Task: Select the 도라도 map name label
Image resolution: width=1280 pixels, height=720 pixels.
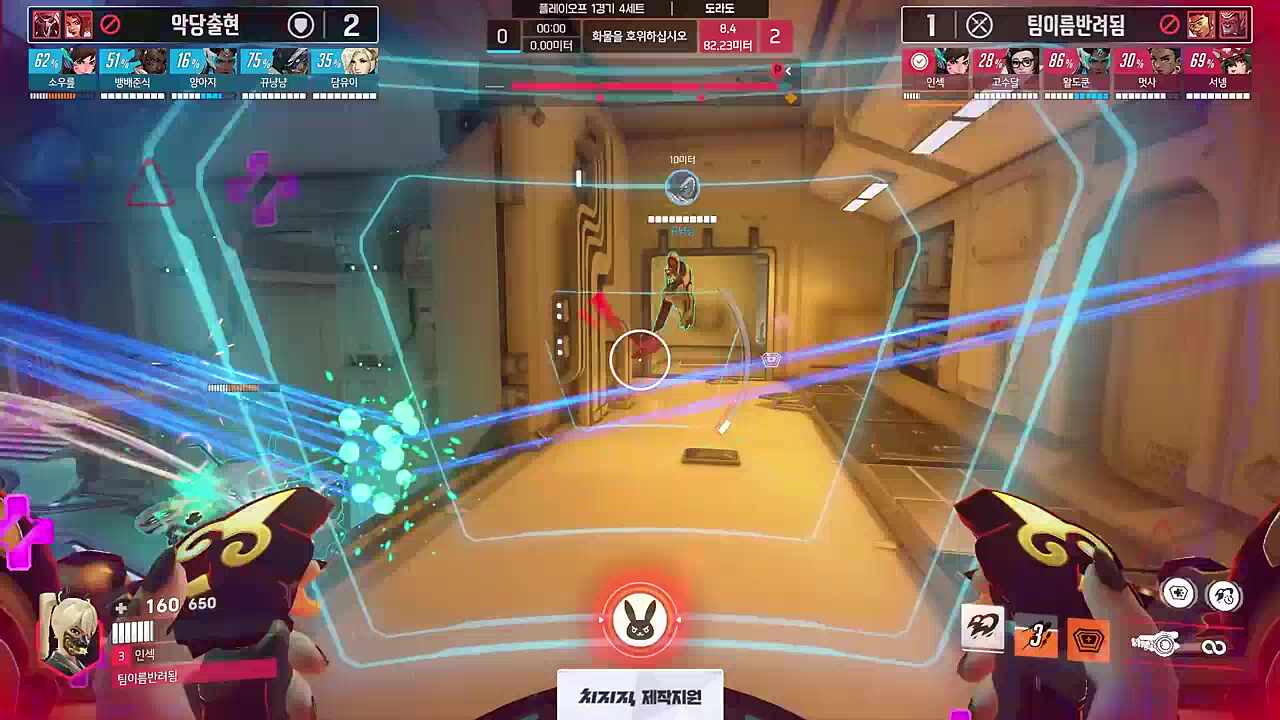Action: [718, 10]
